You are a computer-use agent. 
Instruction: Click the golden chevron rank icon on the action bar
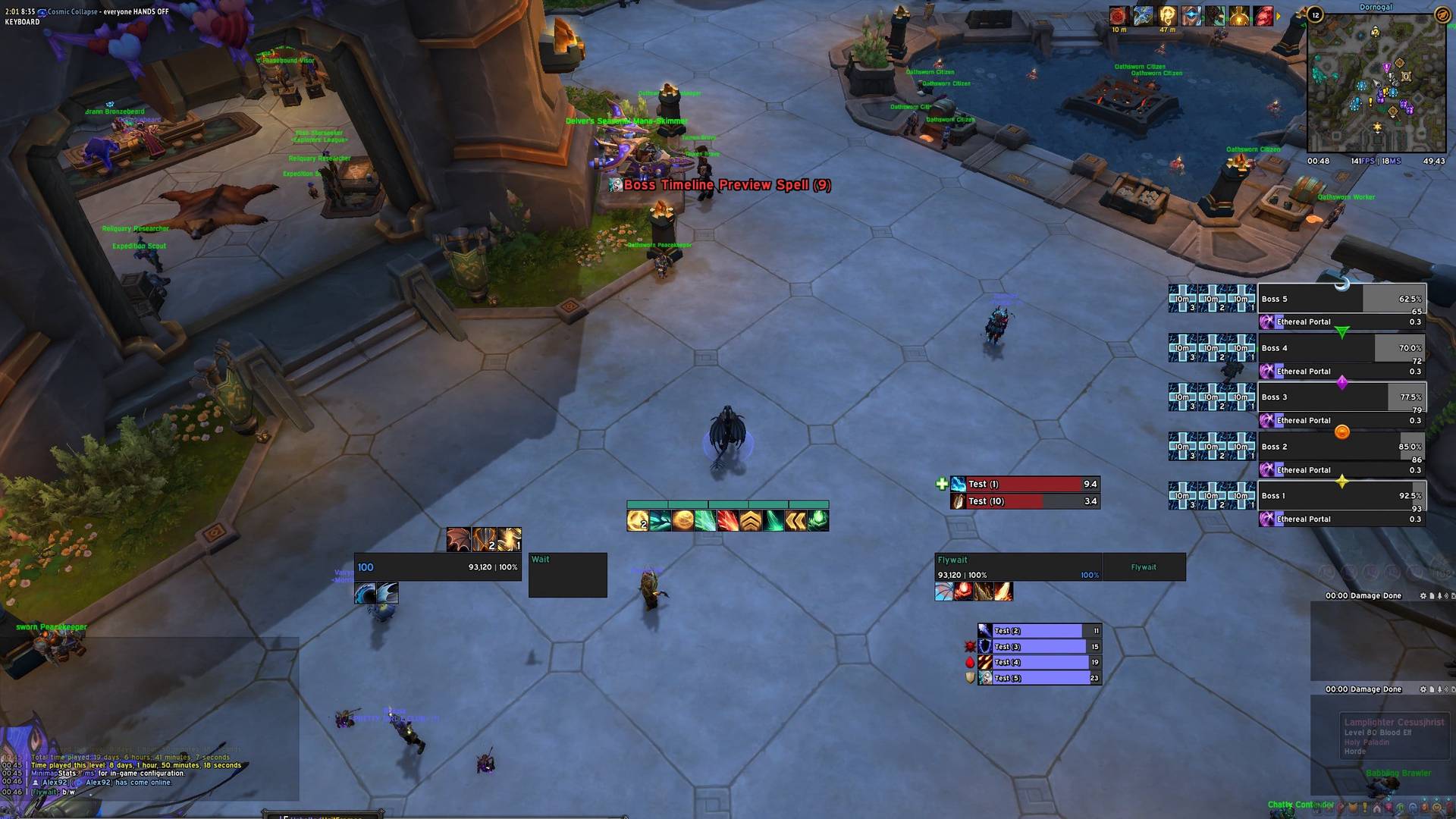[x=750, y=520]
